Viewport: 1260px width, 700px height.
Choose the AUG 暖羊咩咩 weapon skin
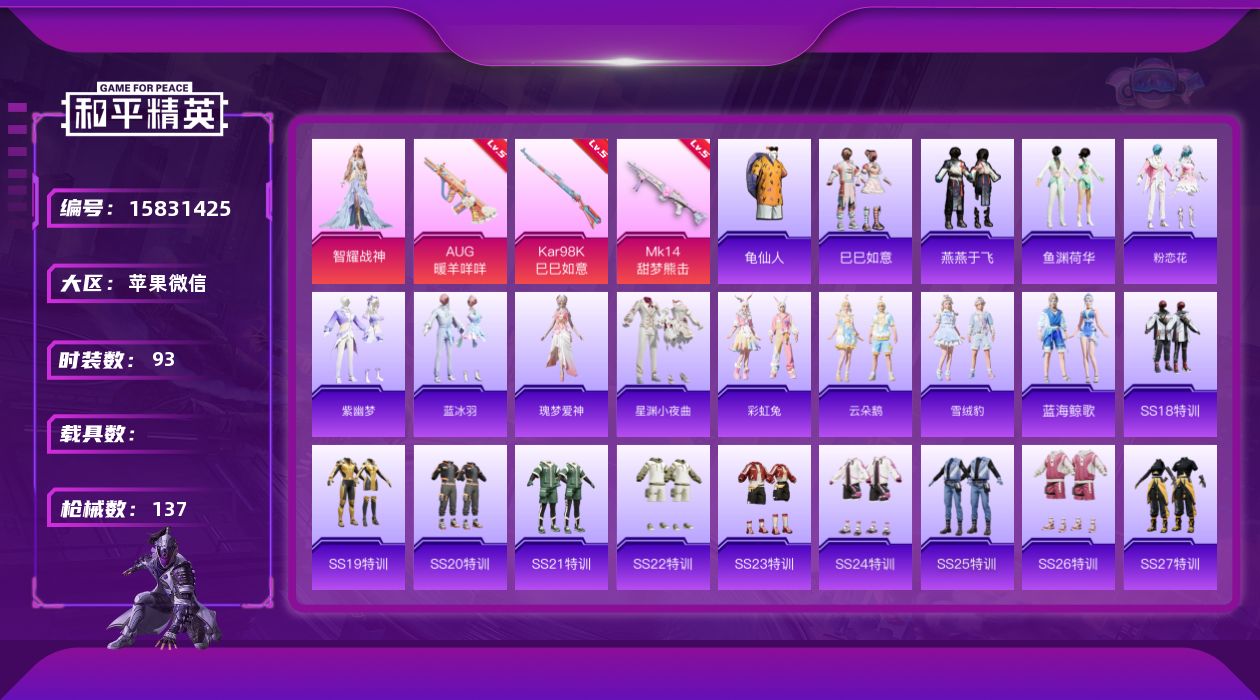point(460,211)
